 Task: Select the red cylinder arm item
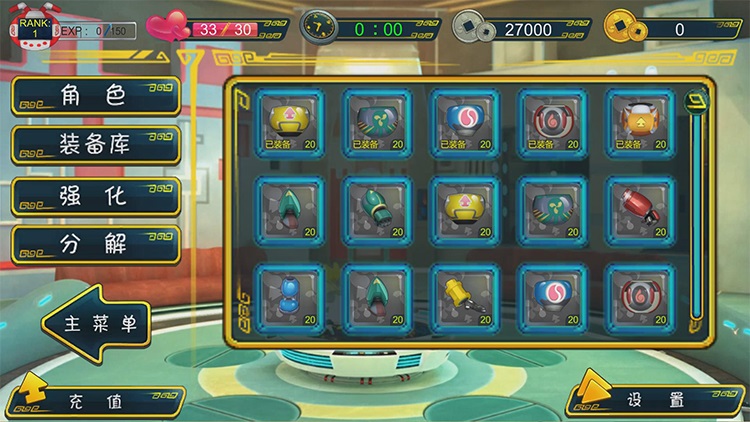[640, 210]
